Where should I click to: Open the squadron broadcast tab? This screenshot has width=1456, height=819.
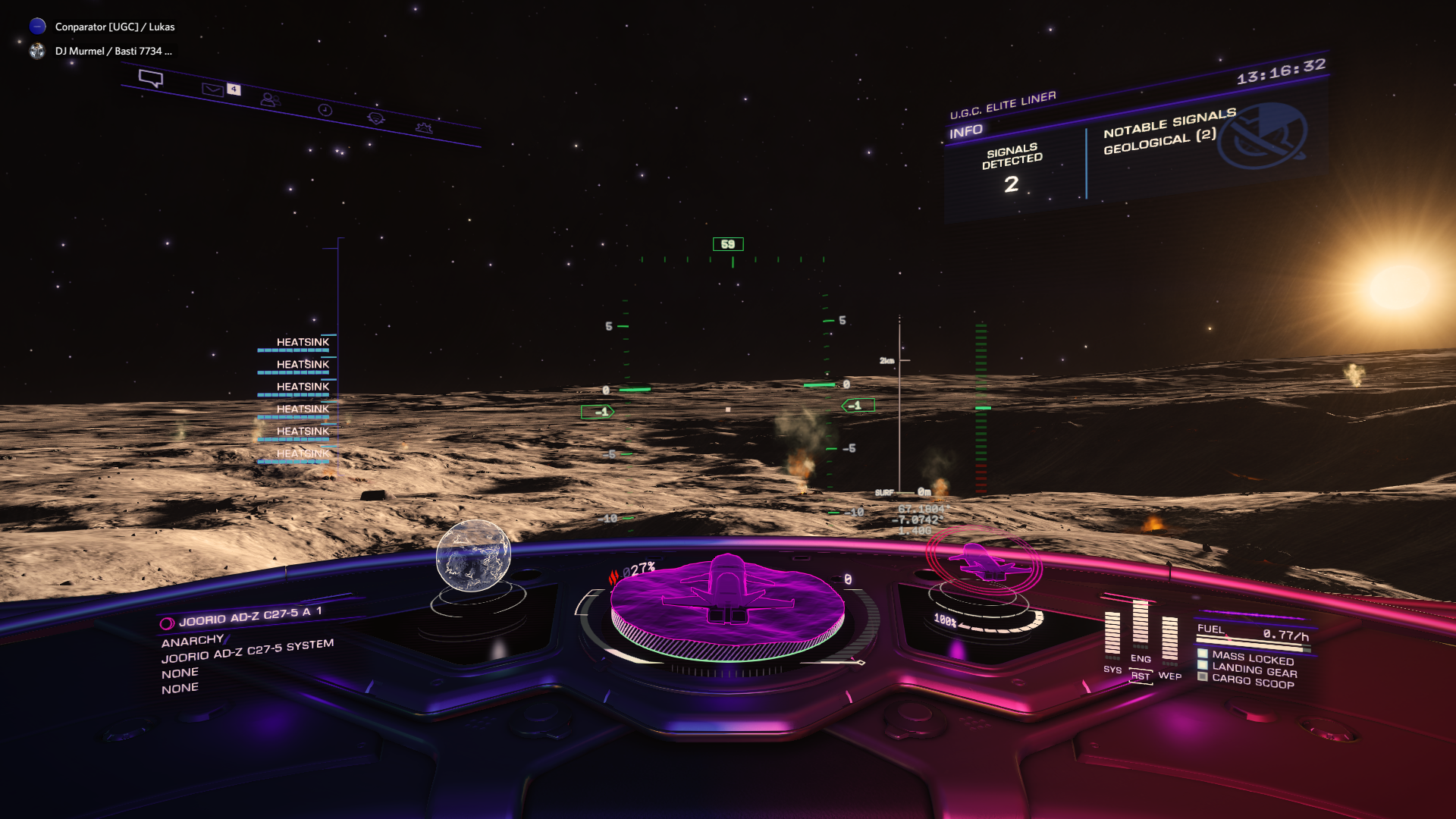[375, 118]
